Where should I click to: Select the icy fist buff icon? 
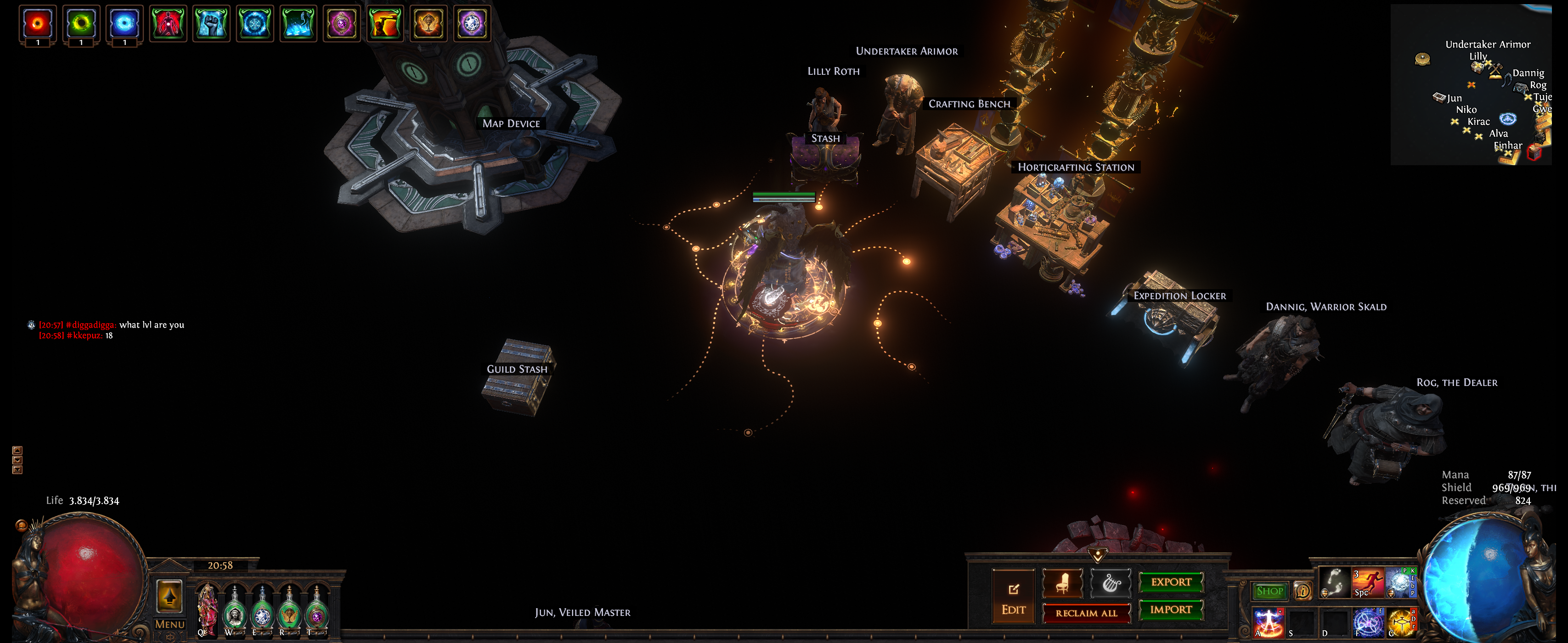coord(211,24)
